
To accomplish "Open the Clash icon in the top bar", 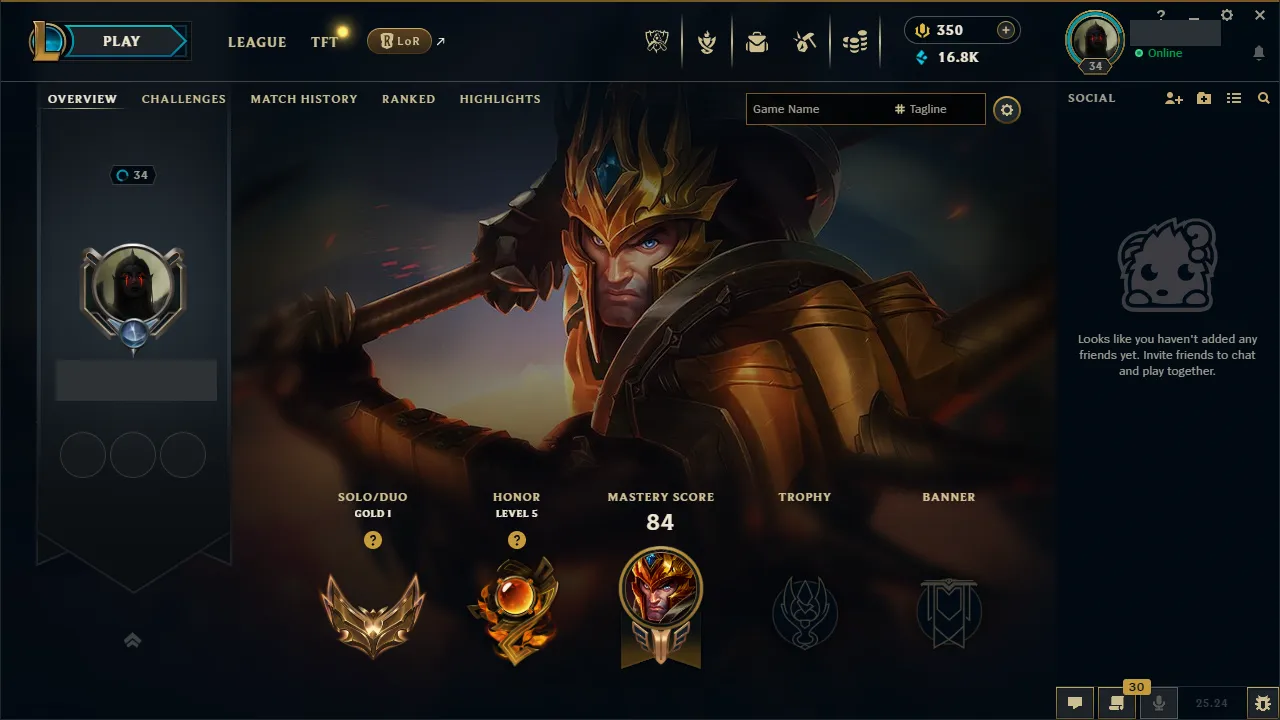I will point(707,41).
